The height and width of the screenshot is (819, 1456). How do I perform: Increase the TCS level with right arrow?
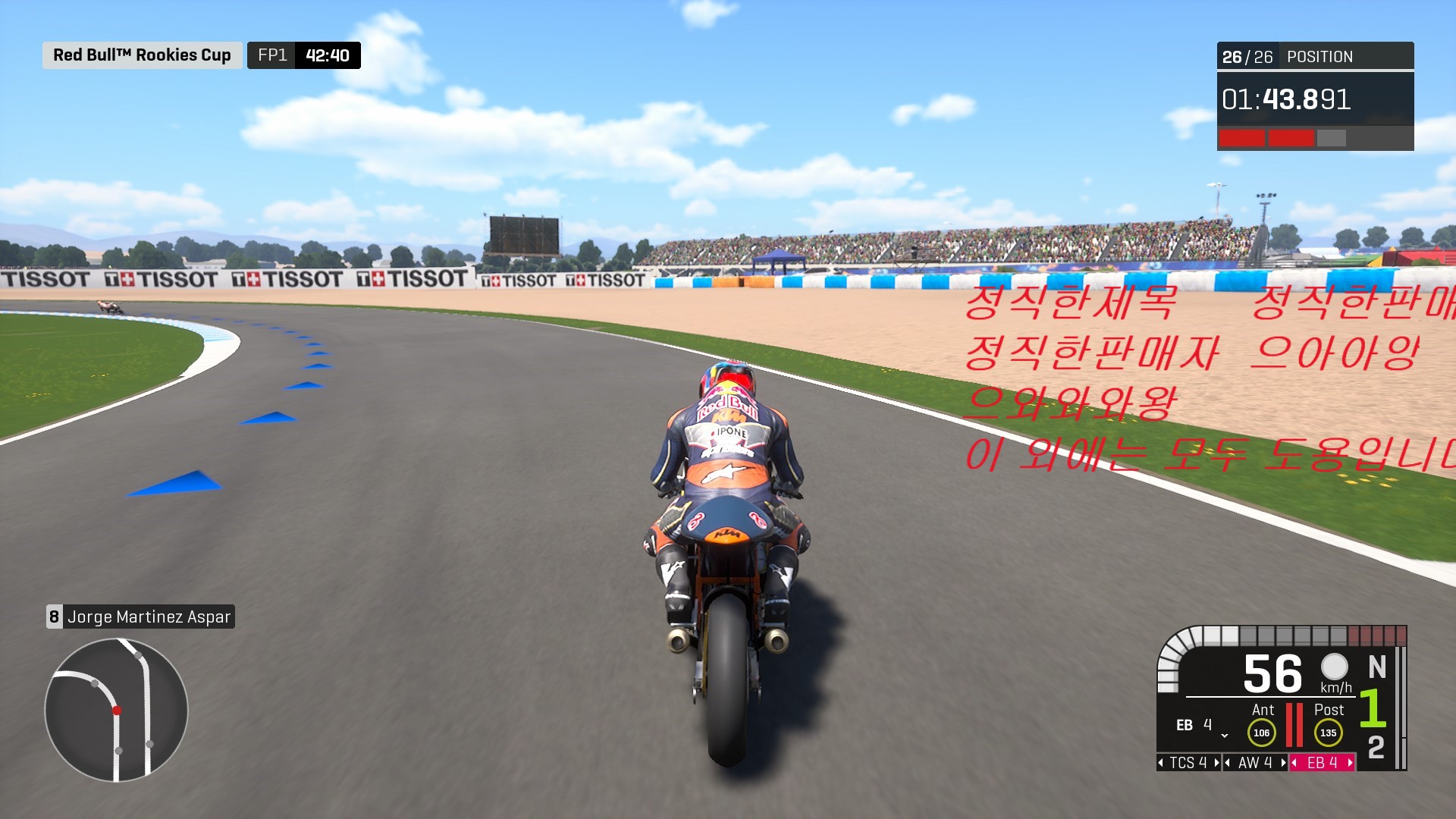1216,763
